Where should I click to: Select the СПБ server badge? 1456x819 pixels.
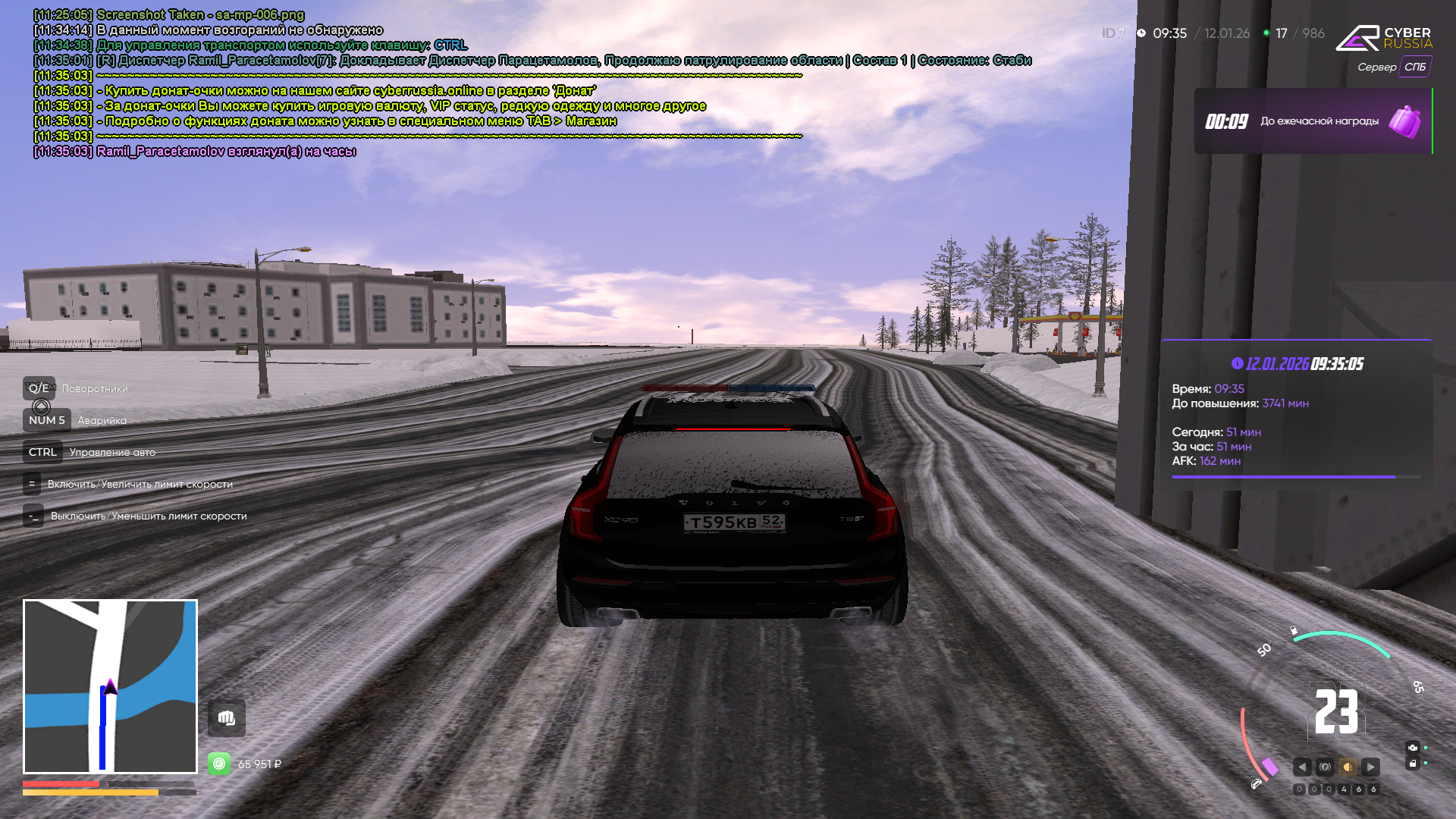click(1414, 67)
